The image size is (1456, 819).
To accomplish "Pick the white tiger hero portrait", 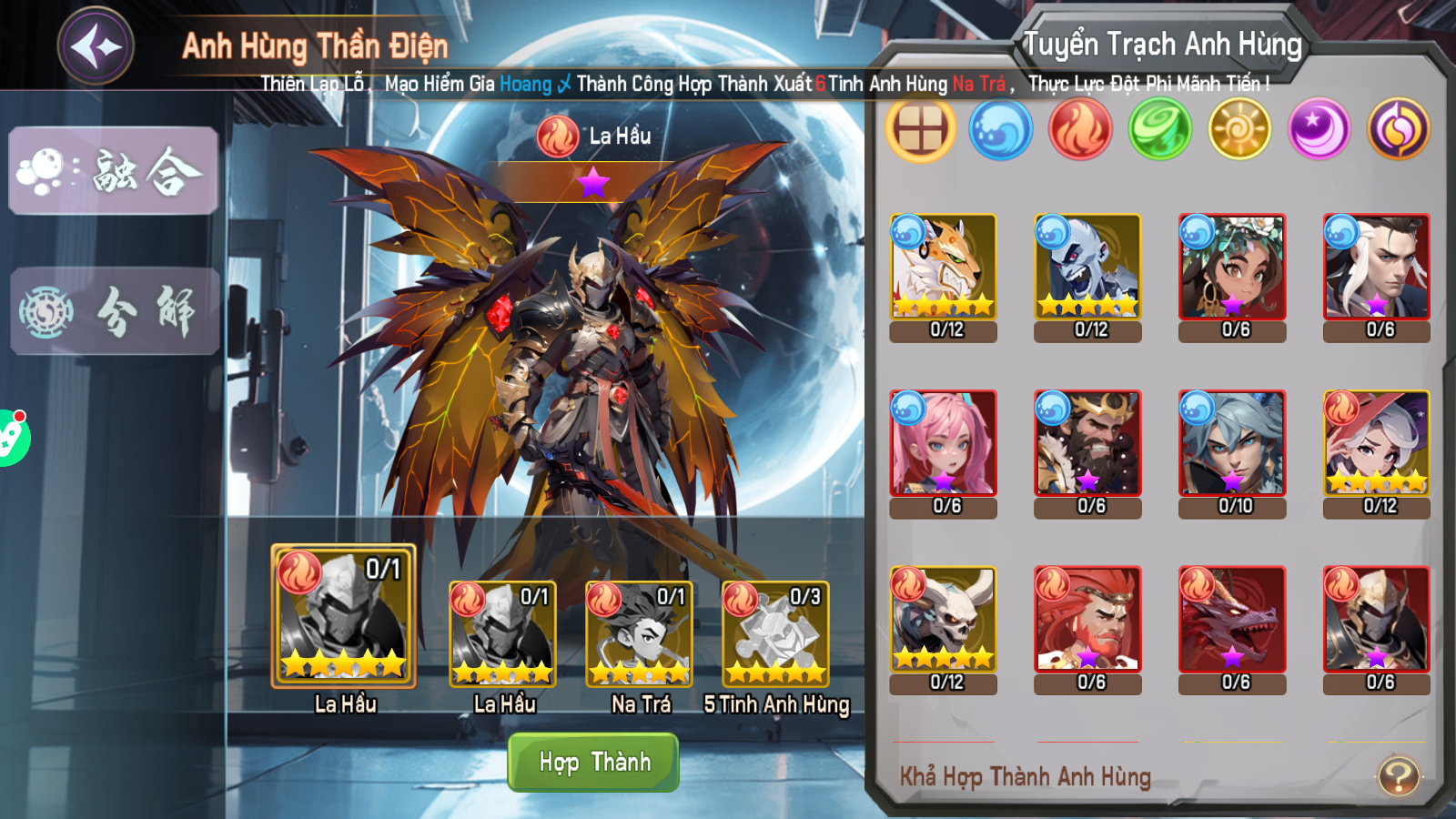I will point(944,267).
